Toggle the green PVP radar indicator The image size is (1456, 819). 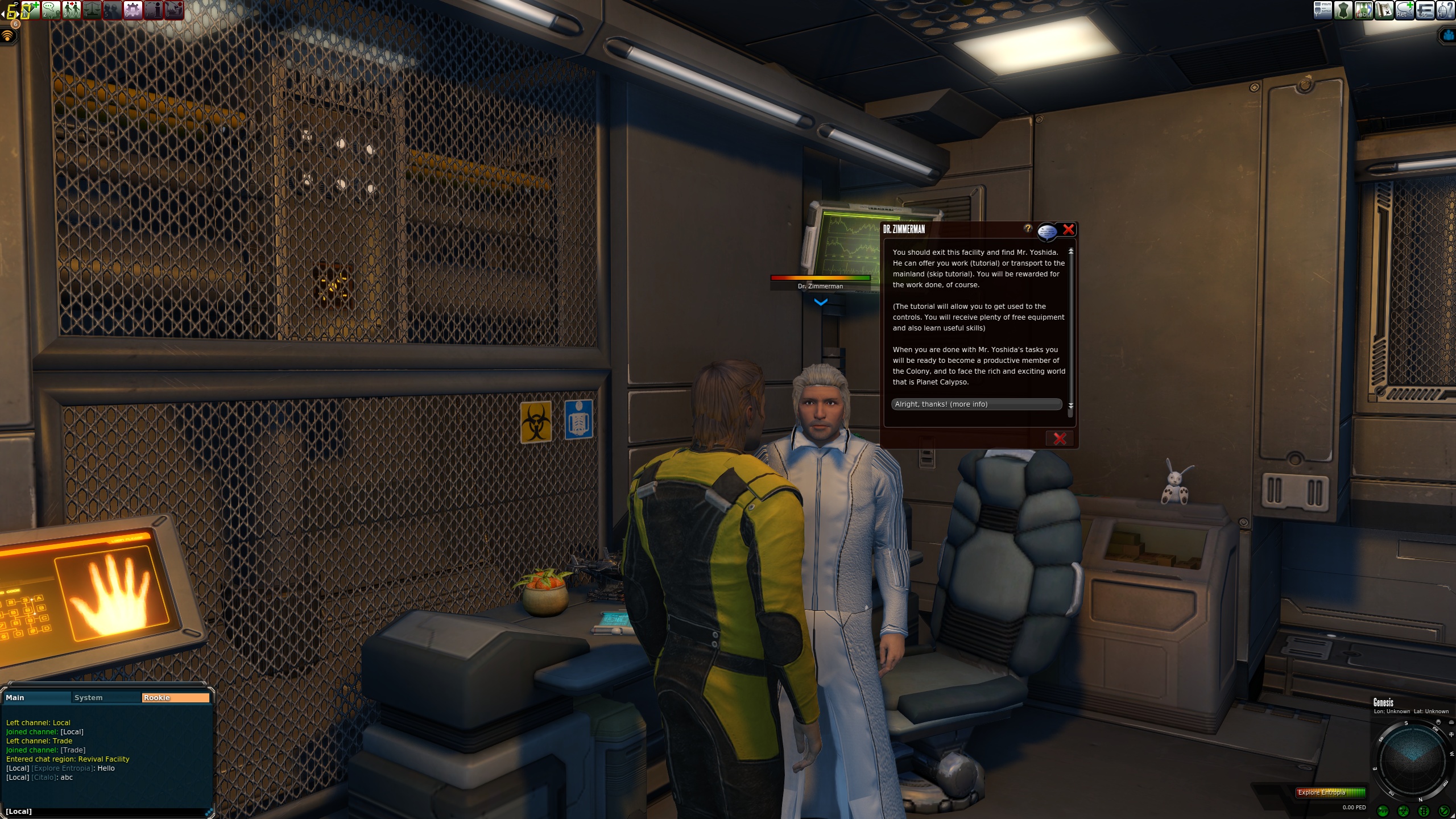pos(1383,811)
